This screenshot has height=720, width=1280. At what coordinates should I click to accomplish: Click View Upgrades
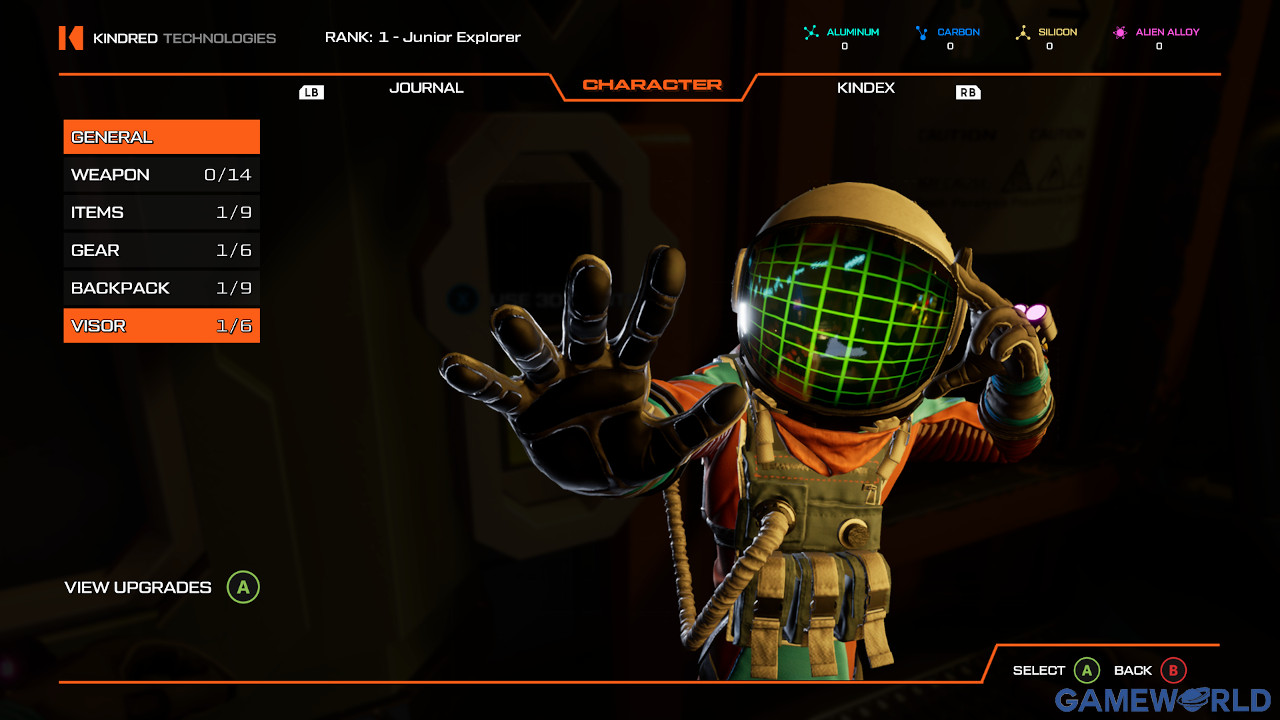point(137,588)
